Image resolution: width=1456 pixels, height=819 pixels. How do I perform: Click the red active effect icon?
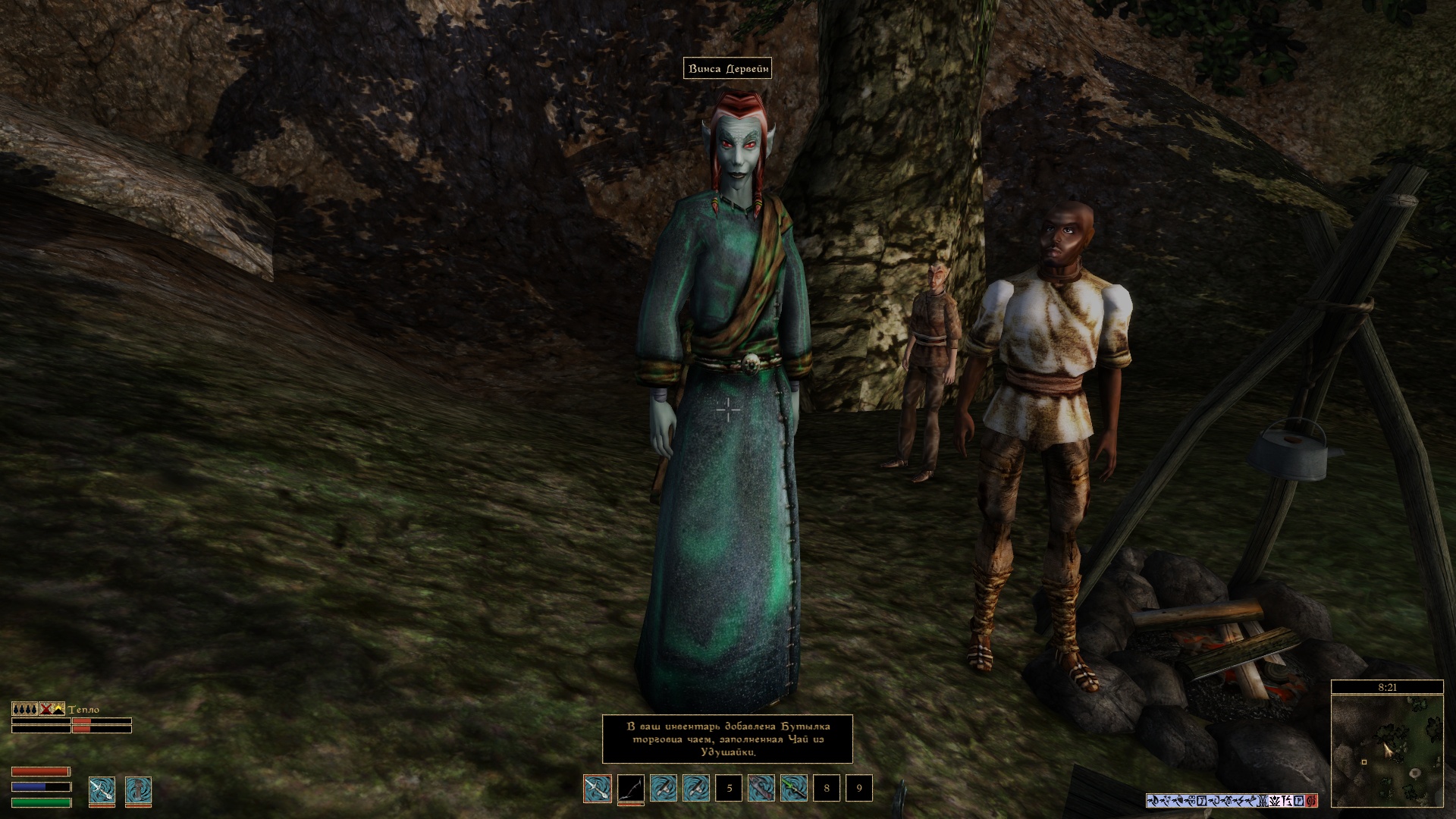[x=1312, y=801]
